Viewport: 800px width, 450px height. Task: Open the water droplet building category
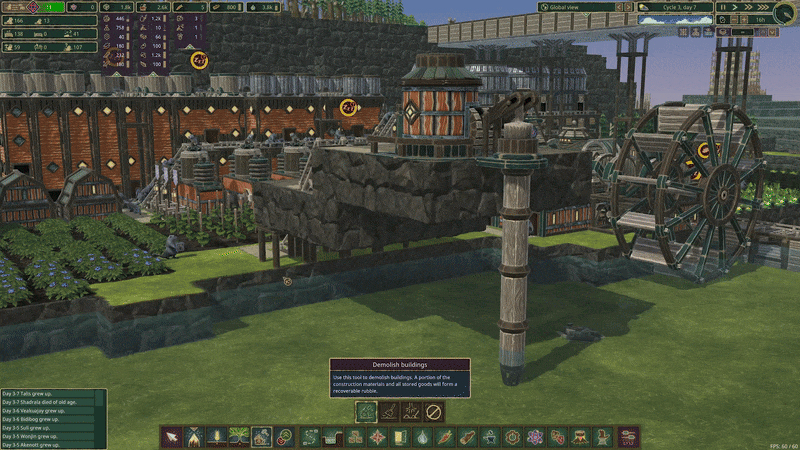tap(423, 437)
